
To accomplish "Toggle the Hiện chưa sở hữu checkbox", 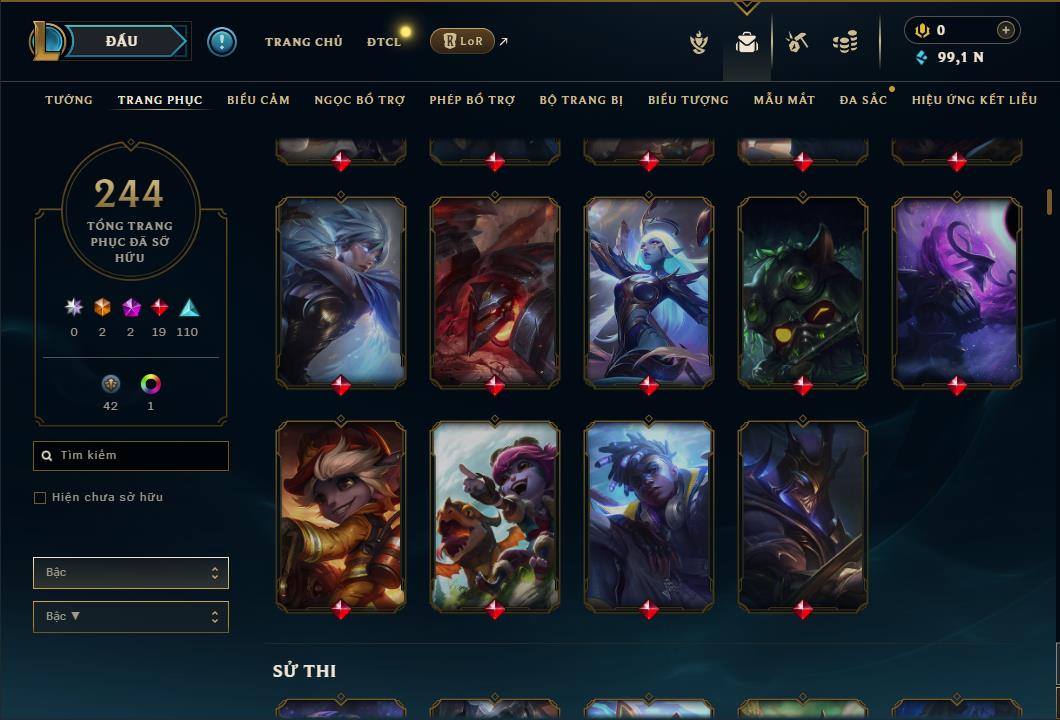I will coord(40,498).
